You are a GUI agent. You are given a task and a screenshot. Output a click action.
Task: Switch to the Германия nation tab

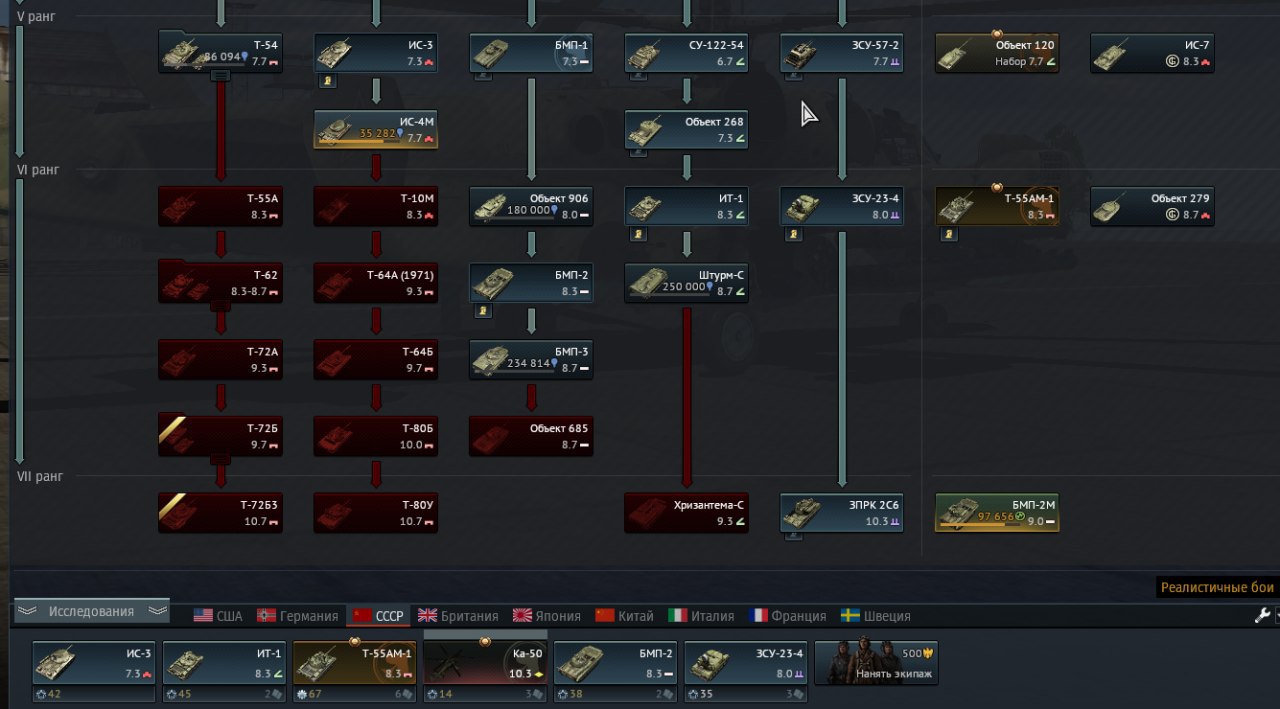(298, 616)
